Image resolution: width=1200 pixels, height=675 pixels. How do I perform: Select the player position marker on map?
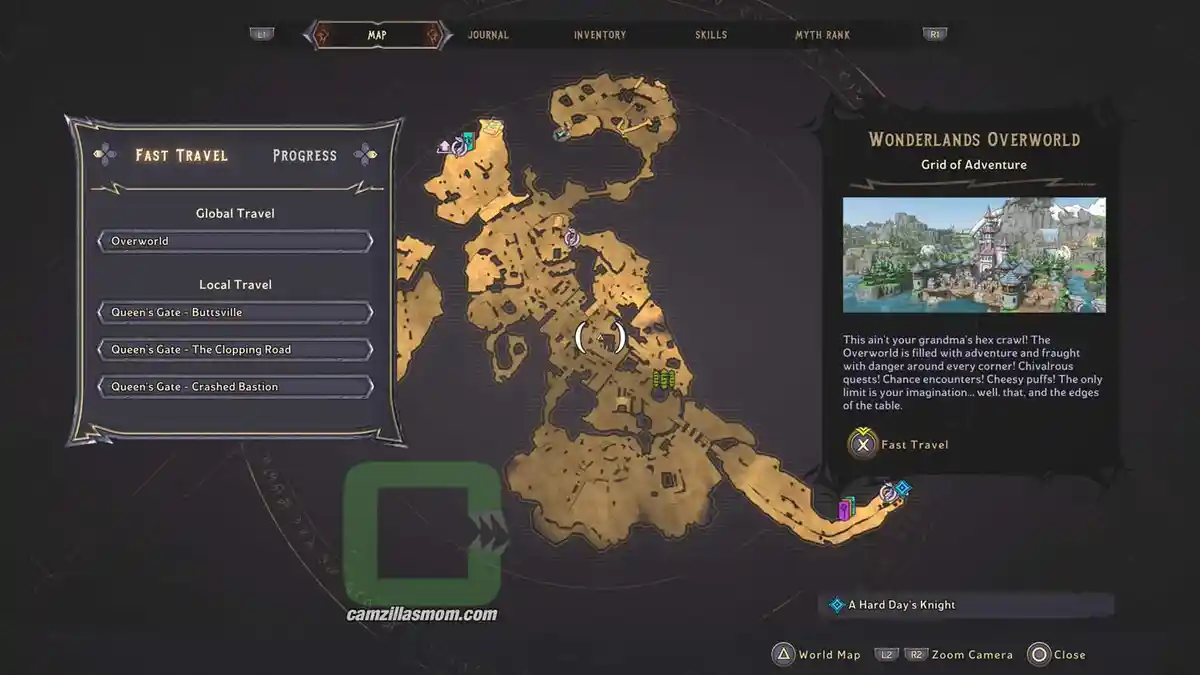[600, 338]
